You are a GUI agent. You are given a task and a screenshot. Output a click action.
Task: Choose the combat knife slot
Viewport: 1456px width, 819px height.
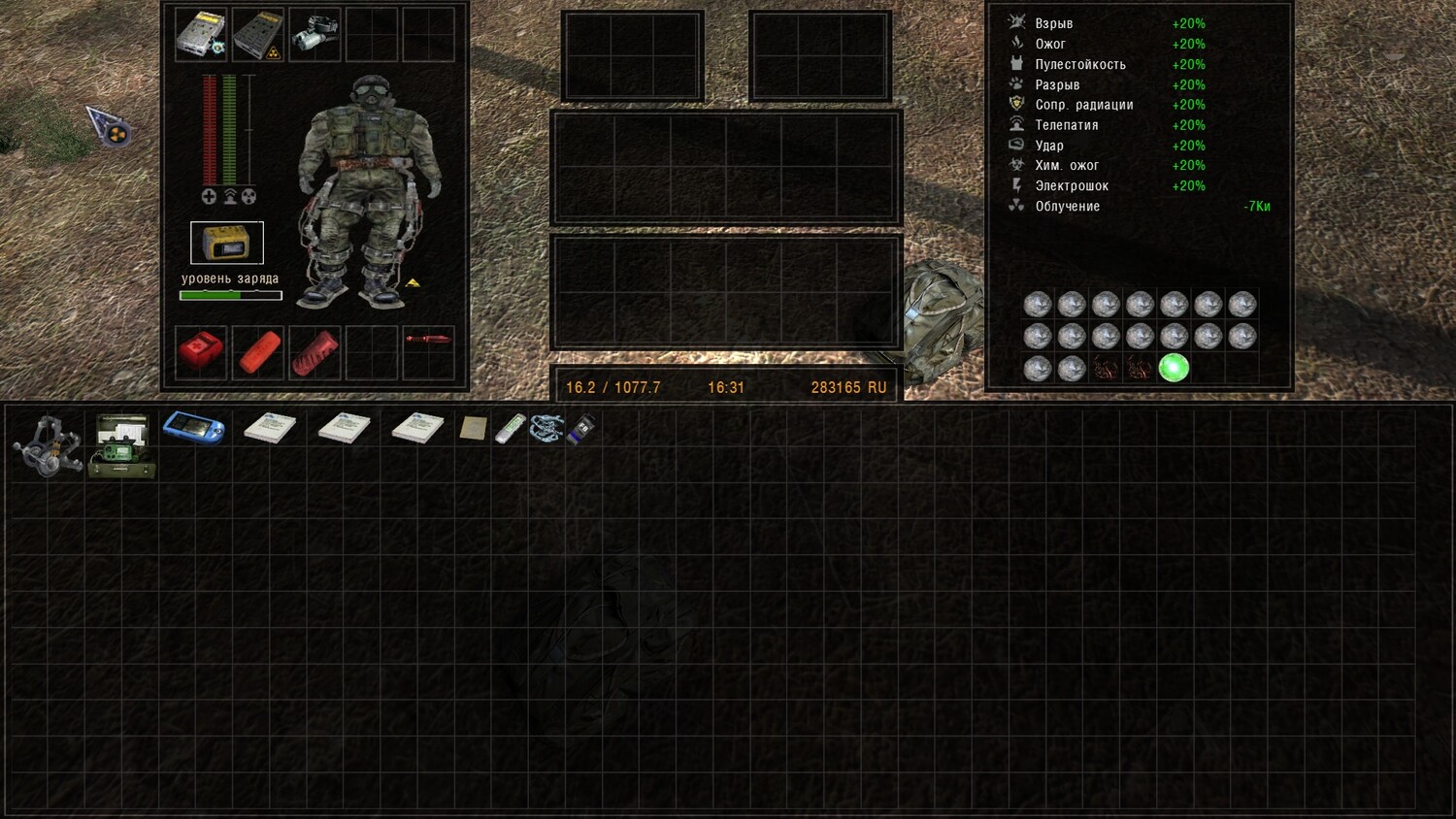click(428, 340)
